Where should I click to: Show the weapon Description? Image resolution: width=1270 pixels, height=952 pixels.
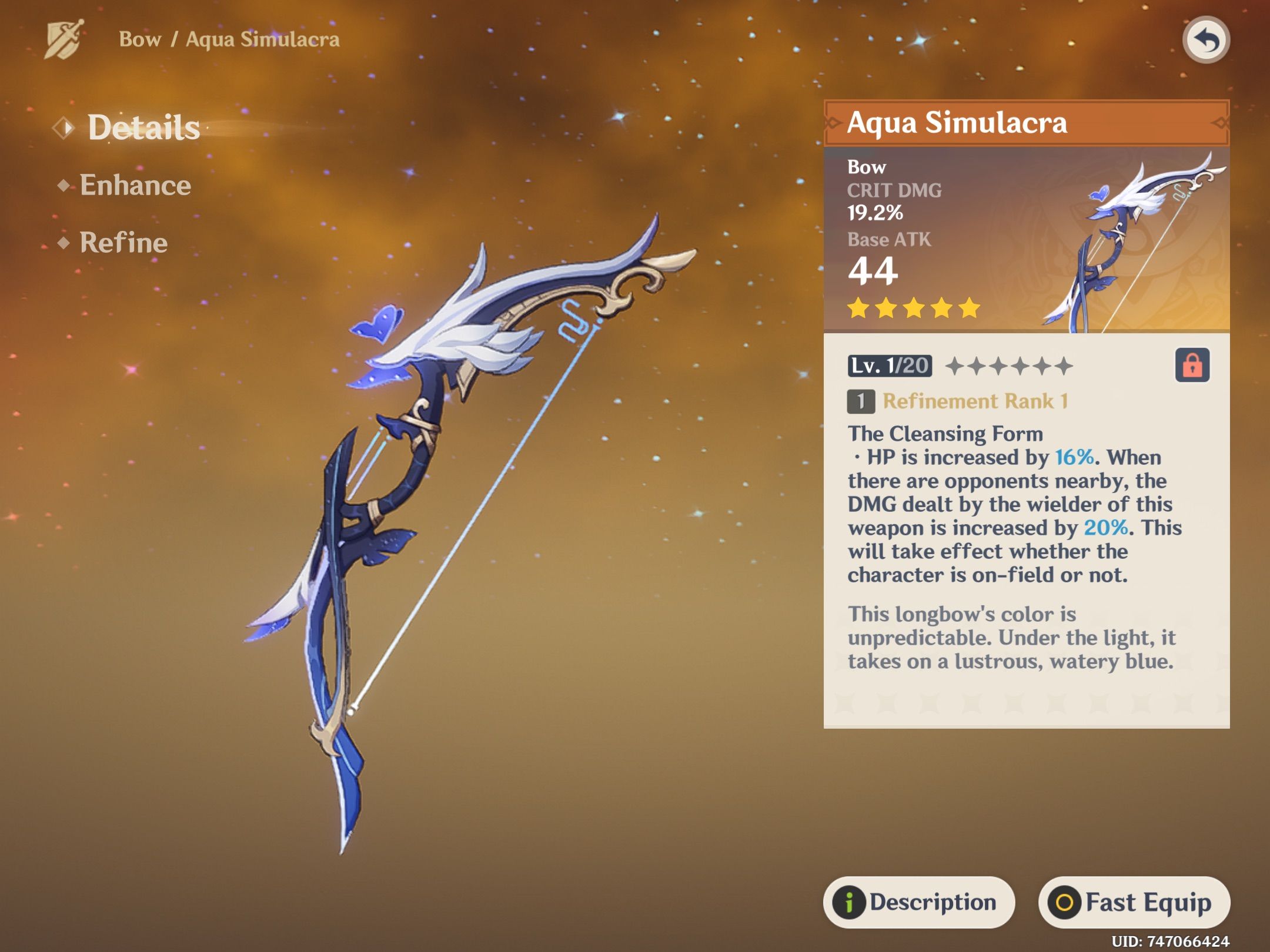pos(918,902)
